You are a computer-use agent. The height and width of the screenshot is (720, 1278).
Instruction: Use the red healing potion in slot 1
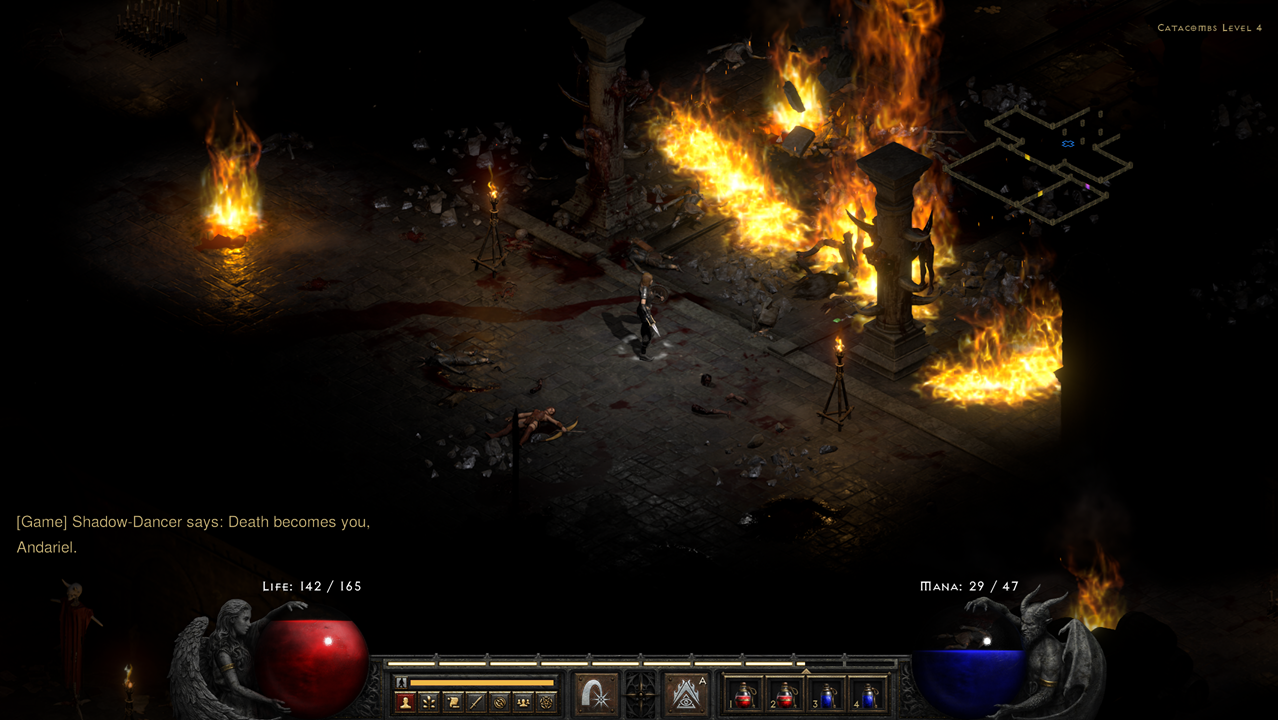pyautogui.click(x=746, y=694)
